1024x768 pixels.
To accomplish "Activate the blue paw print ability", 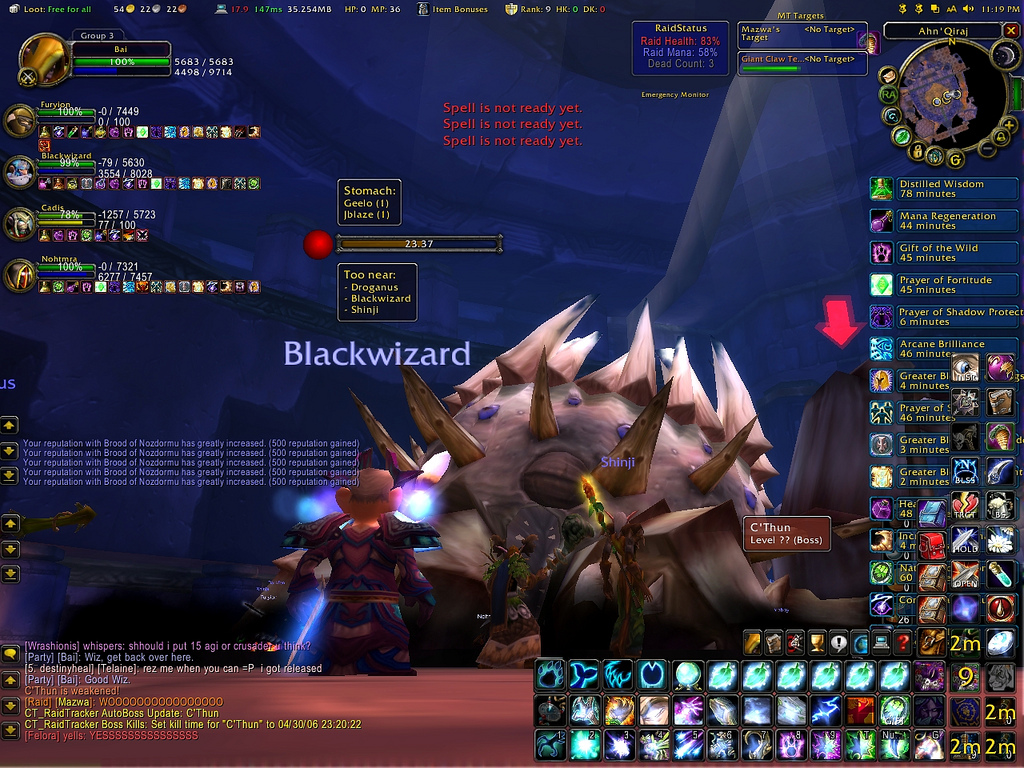I will click(550, 676).
